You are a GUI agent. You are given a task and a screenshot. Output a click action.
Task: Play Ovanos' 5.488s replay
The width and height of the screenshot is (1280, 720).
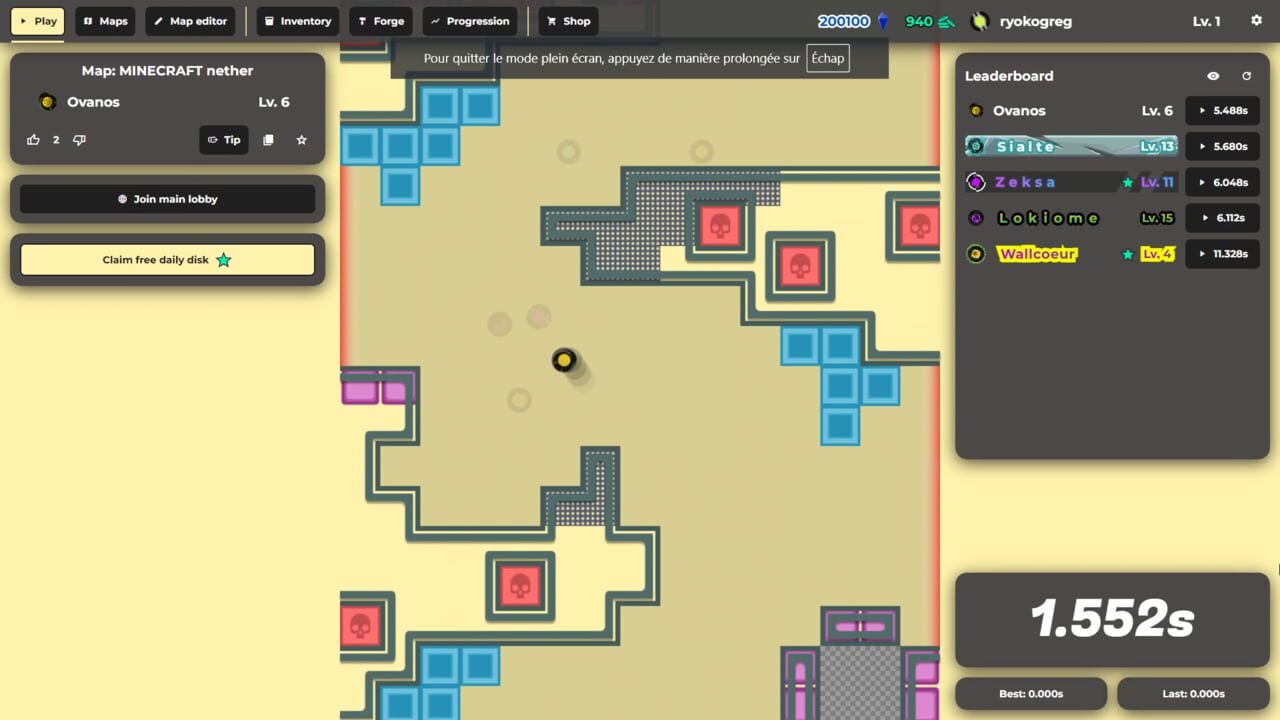[x=1222, y=110]
